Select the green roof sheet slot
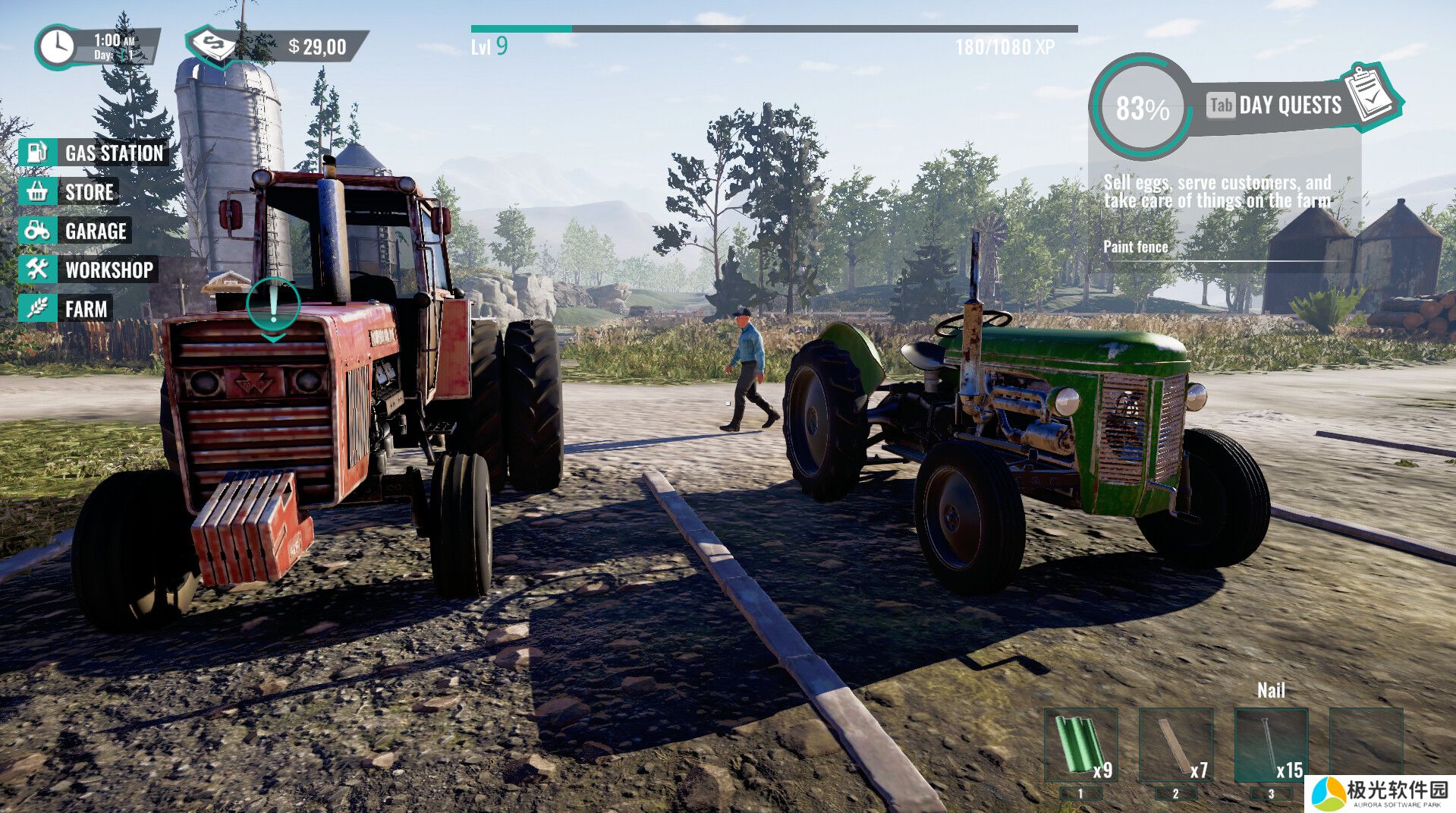Screen dimensions: 1456x813 (1080, 746)
